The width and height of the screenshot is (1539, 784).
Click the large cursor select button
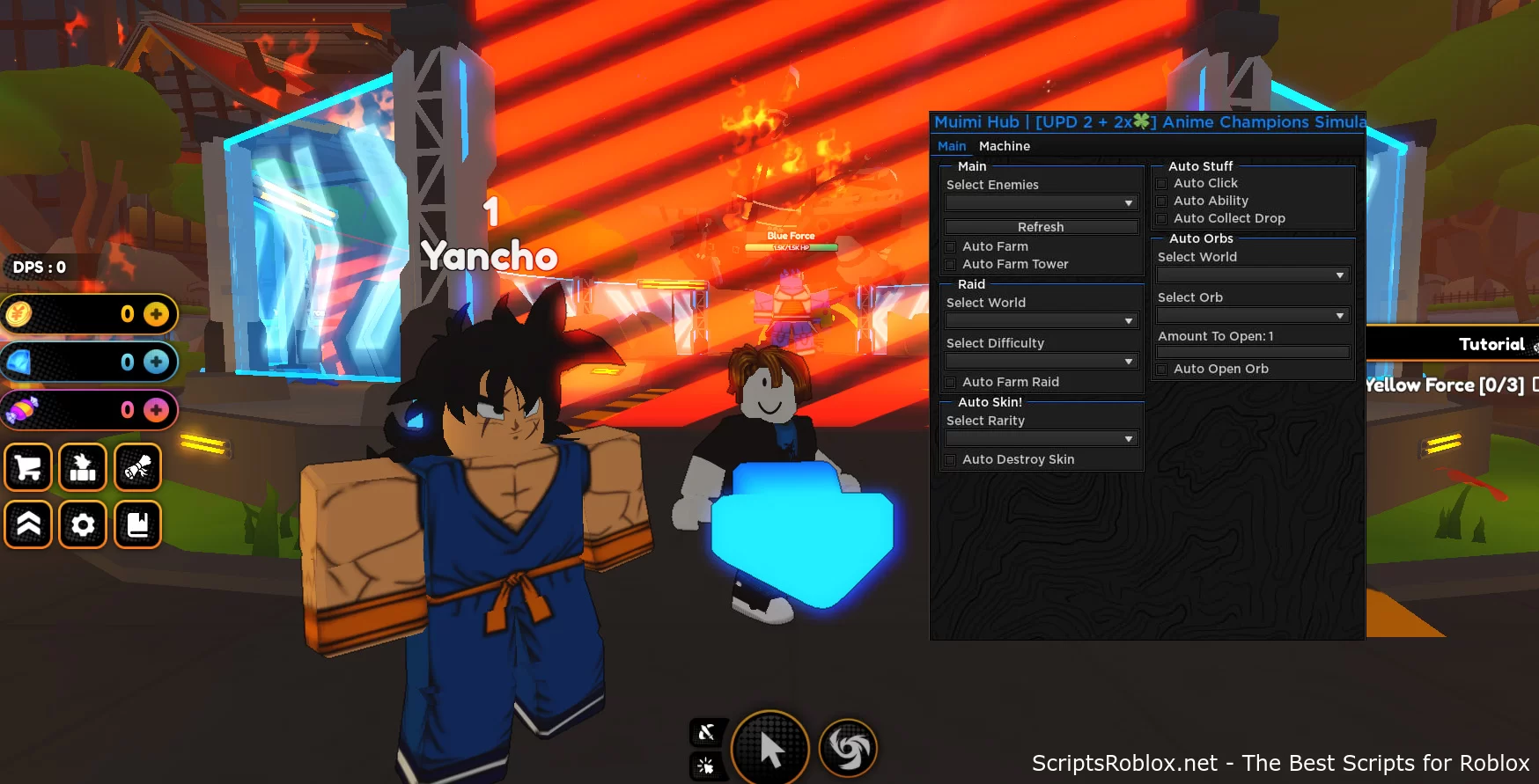pyautogui.click(x=770, y=748)
